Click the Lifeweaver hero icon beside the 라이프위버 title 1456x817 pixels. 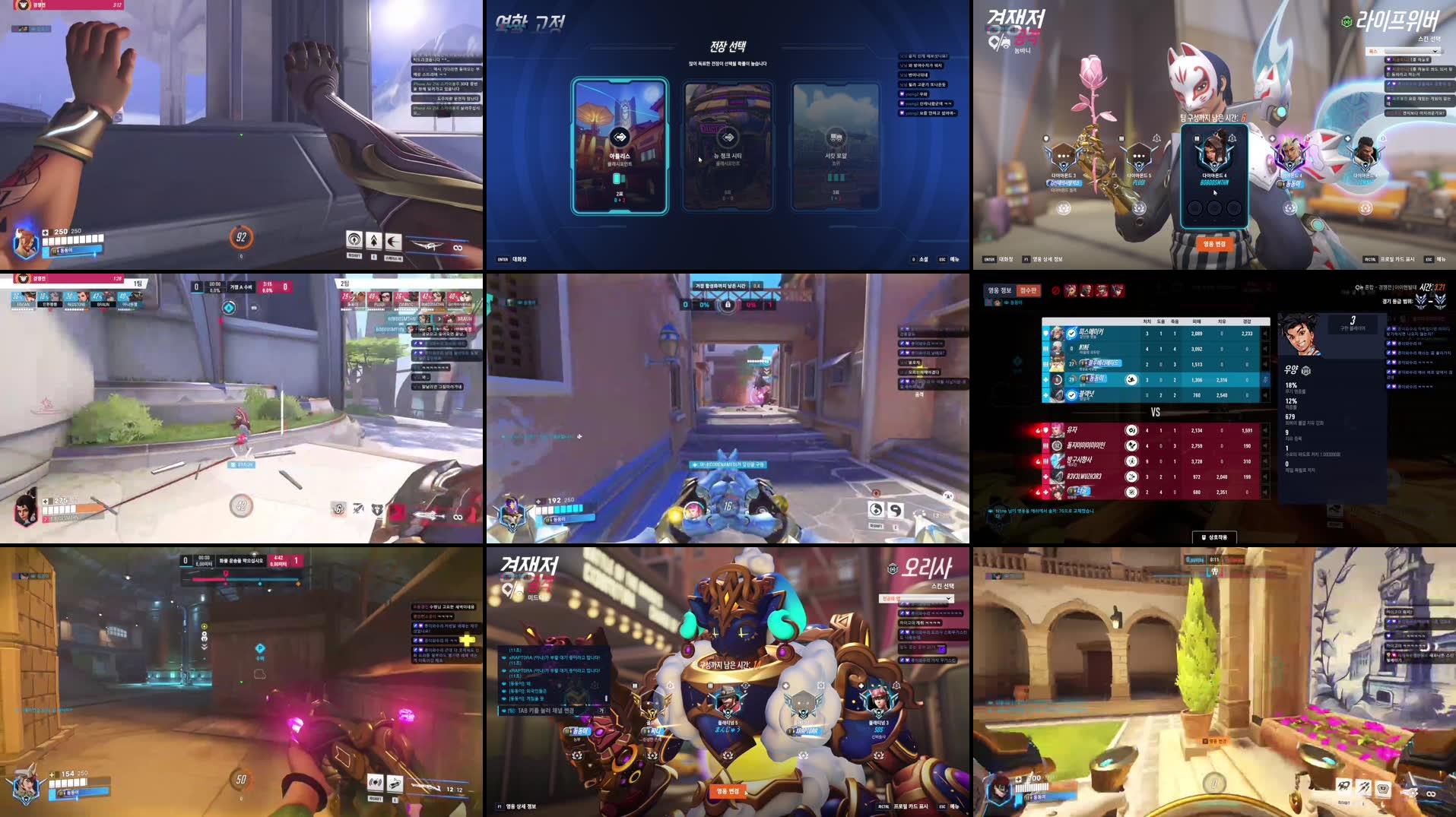[x=1347, y=21]
